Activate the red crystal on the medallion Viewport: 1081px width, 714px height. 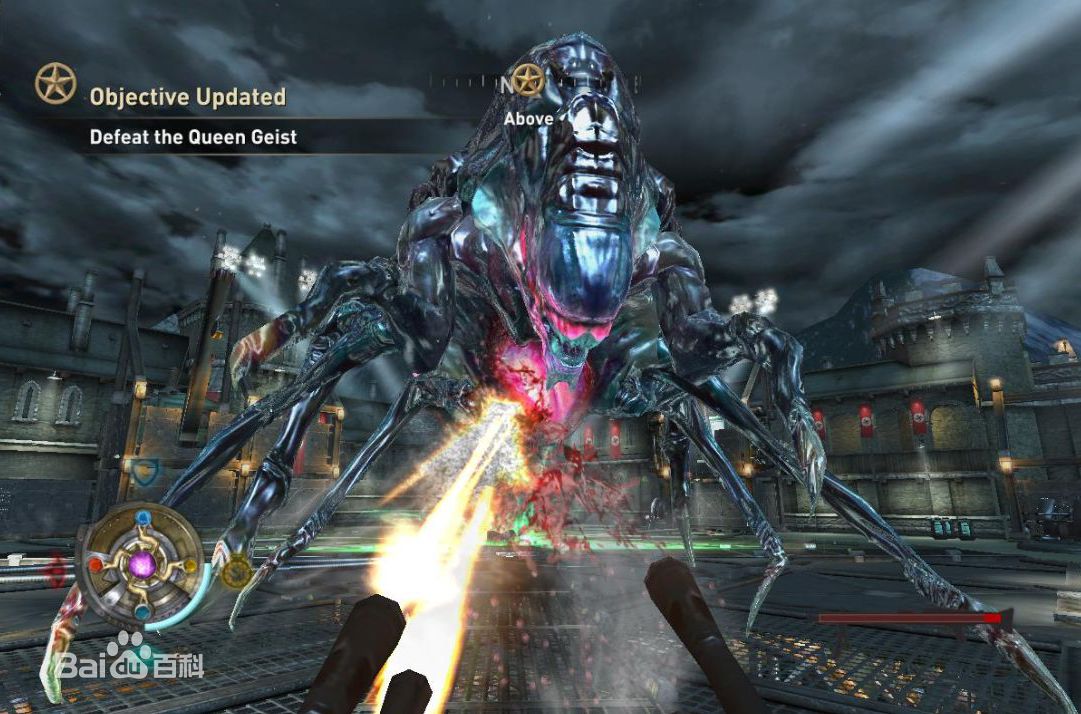[95, 563]
